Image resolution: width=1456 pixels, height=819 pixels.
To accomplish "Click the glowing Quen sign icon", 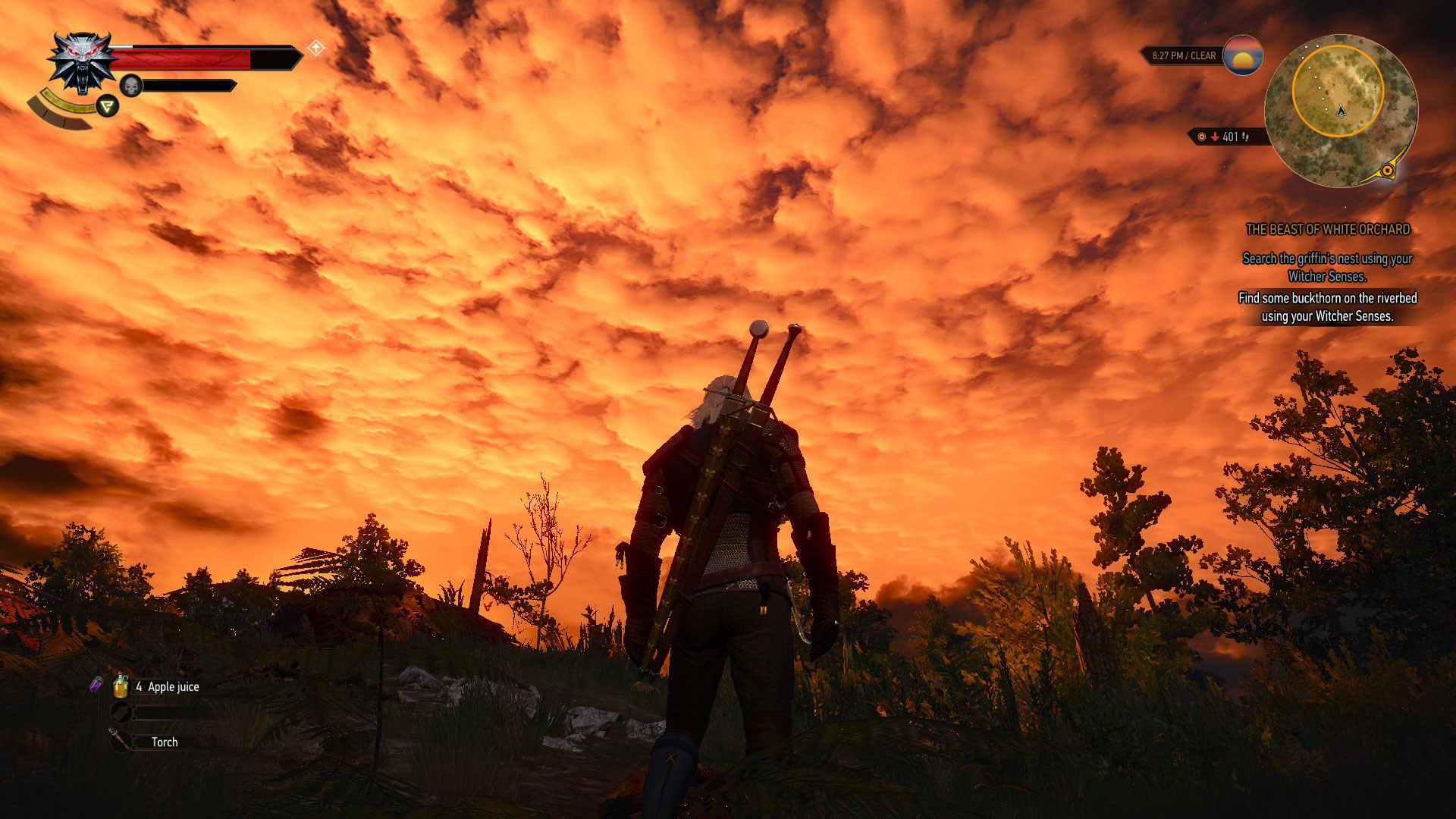I will [107, 106].
